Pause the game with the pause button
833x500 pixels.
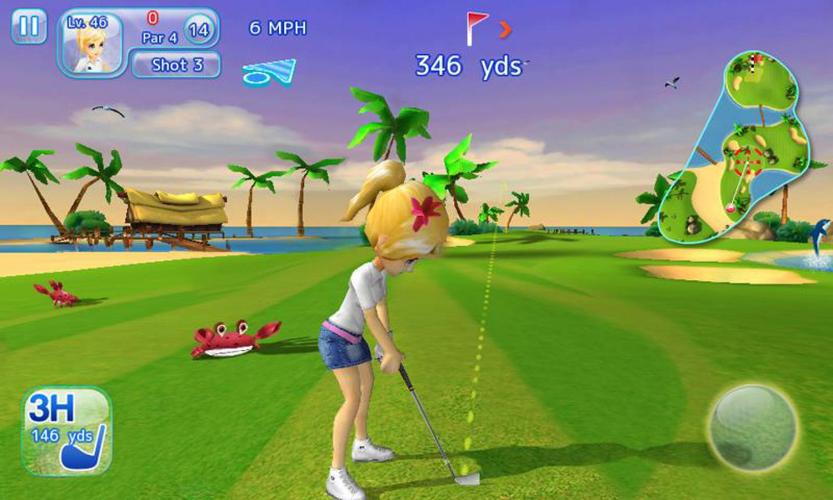pos(29,27)
